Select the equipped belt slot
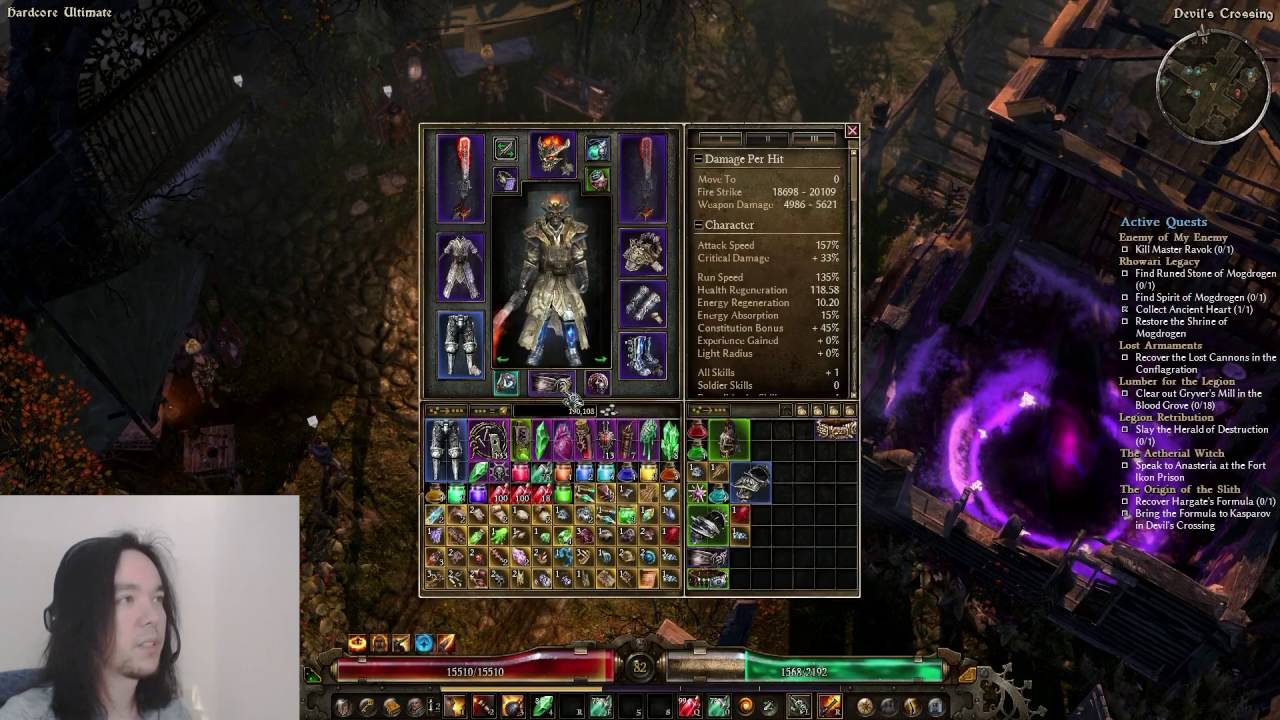 tap(551, 382)
